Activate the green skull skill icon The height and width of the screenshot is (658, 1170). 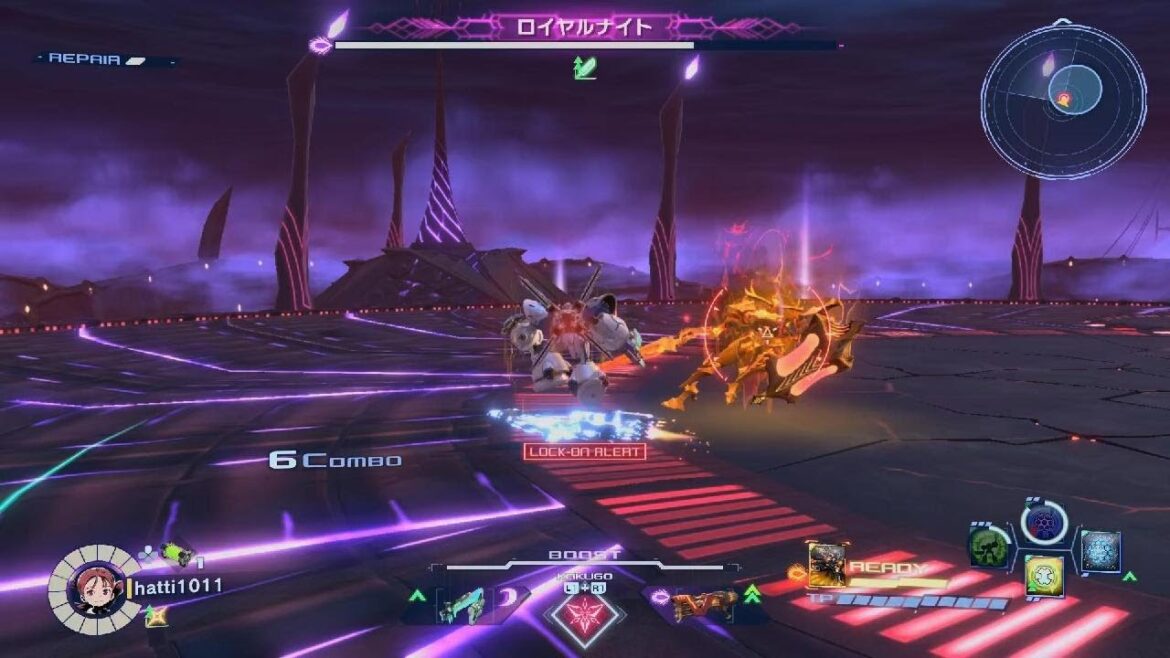988,546
